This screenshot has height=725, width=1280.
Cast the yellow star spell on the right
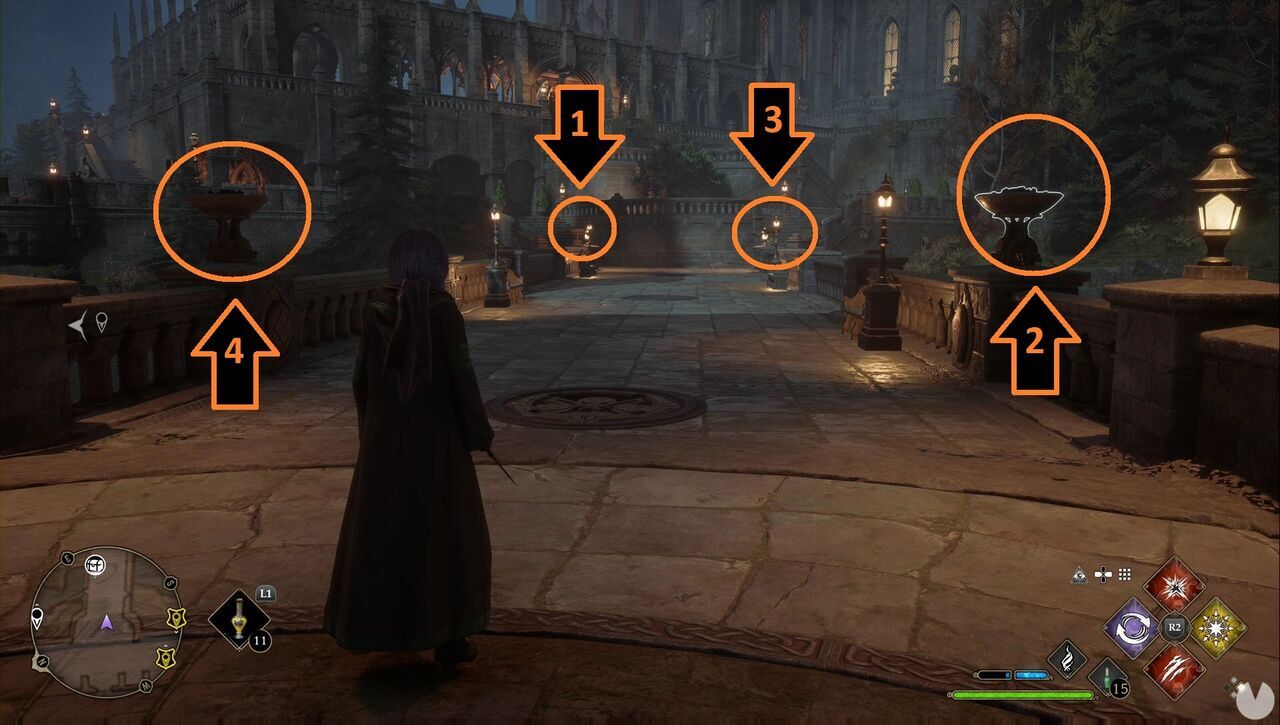1218,626
